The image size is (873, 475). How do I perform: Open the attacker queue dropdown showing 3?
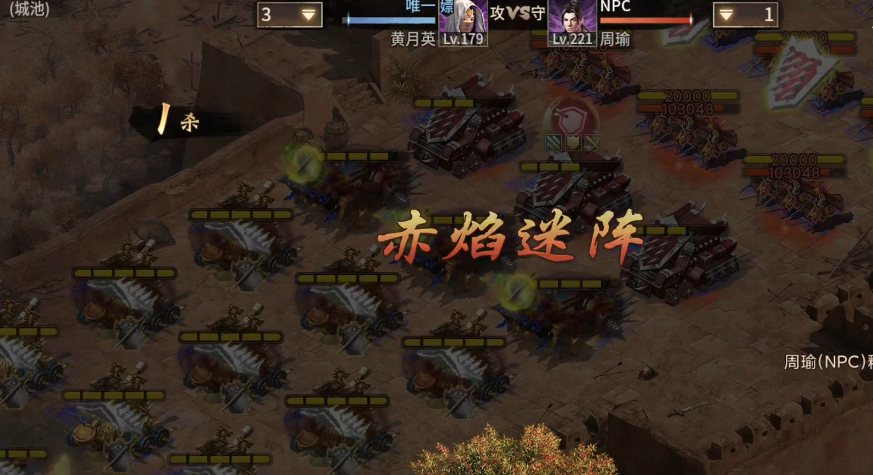[289, 14]
